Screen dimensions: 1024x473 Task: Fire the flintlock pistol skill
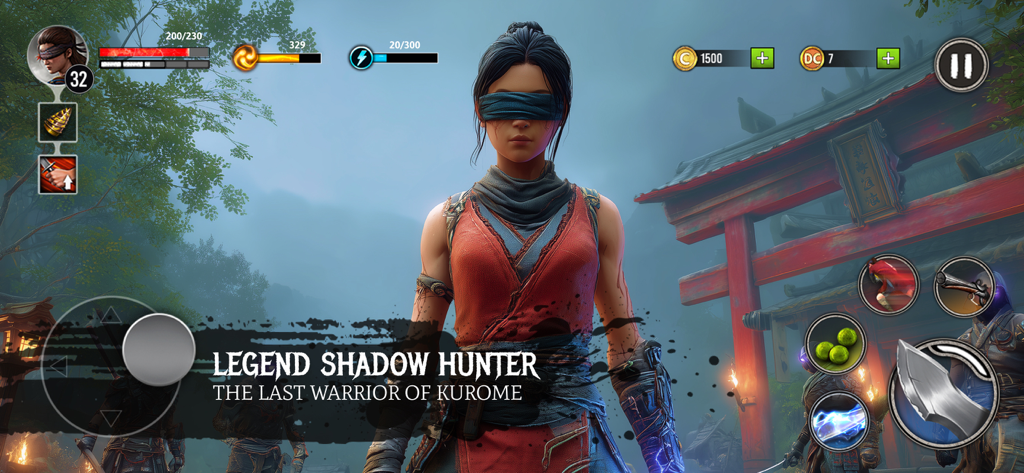[x=963, y=287]
